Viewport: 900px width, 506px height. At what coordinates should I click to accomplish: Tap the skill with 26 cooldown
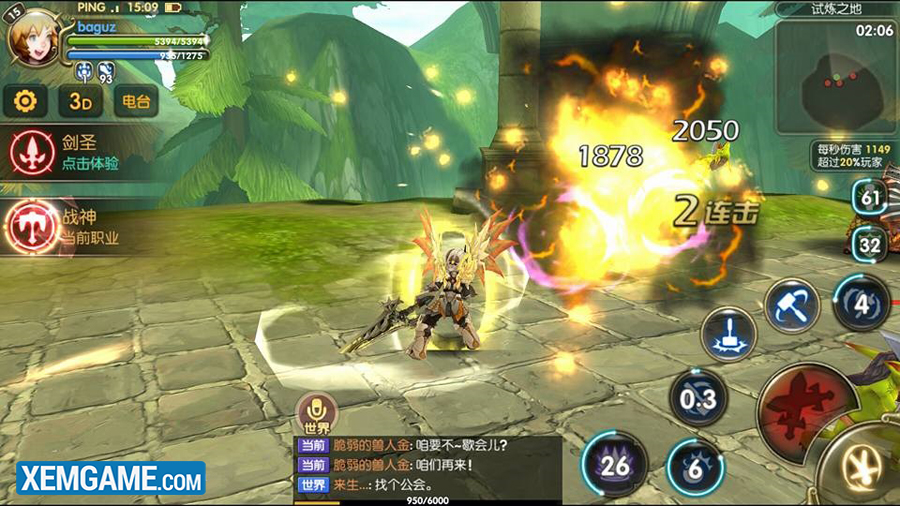615,464
